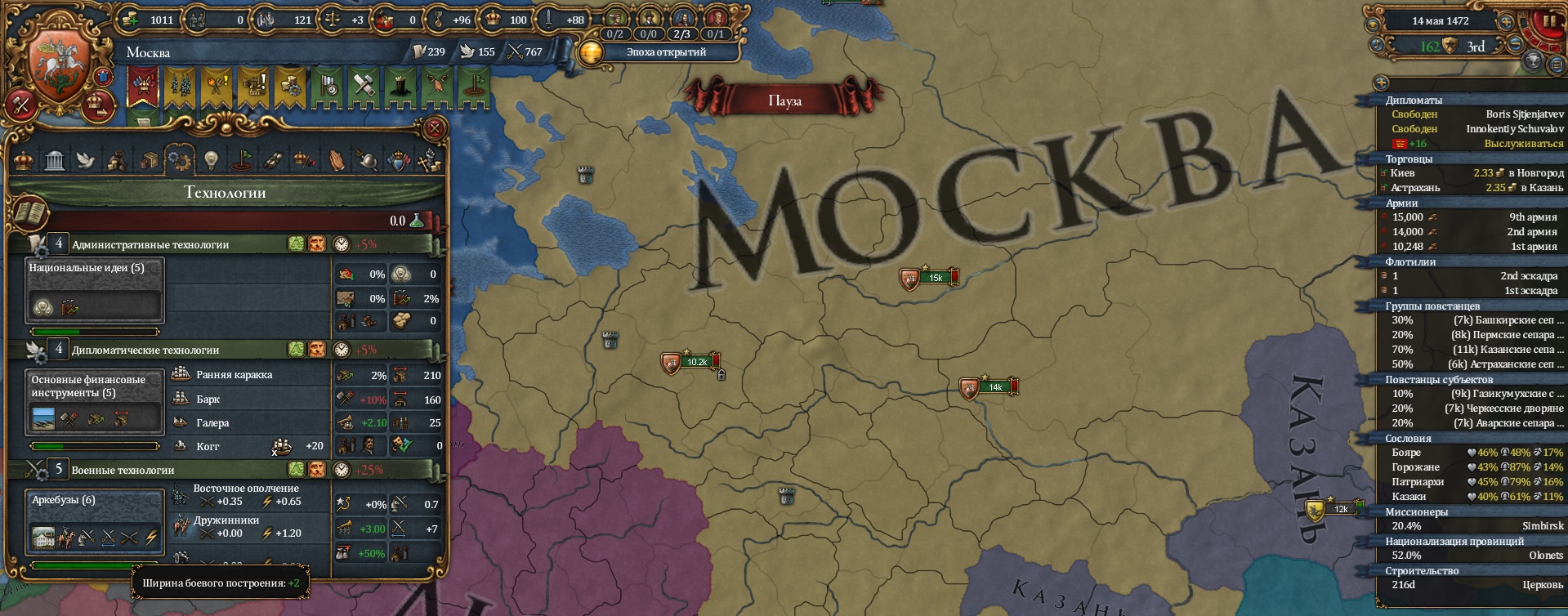Image resolution: width=1568 pixels, height=616 pixels.
Task: Select the Ранняя каракка ship type
Action: coord(230,375)
